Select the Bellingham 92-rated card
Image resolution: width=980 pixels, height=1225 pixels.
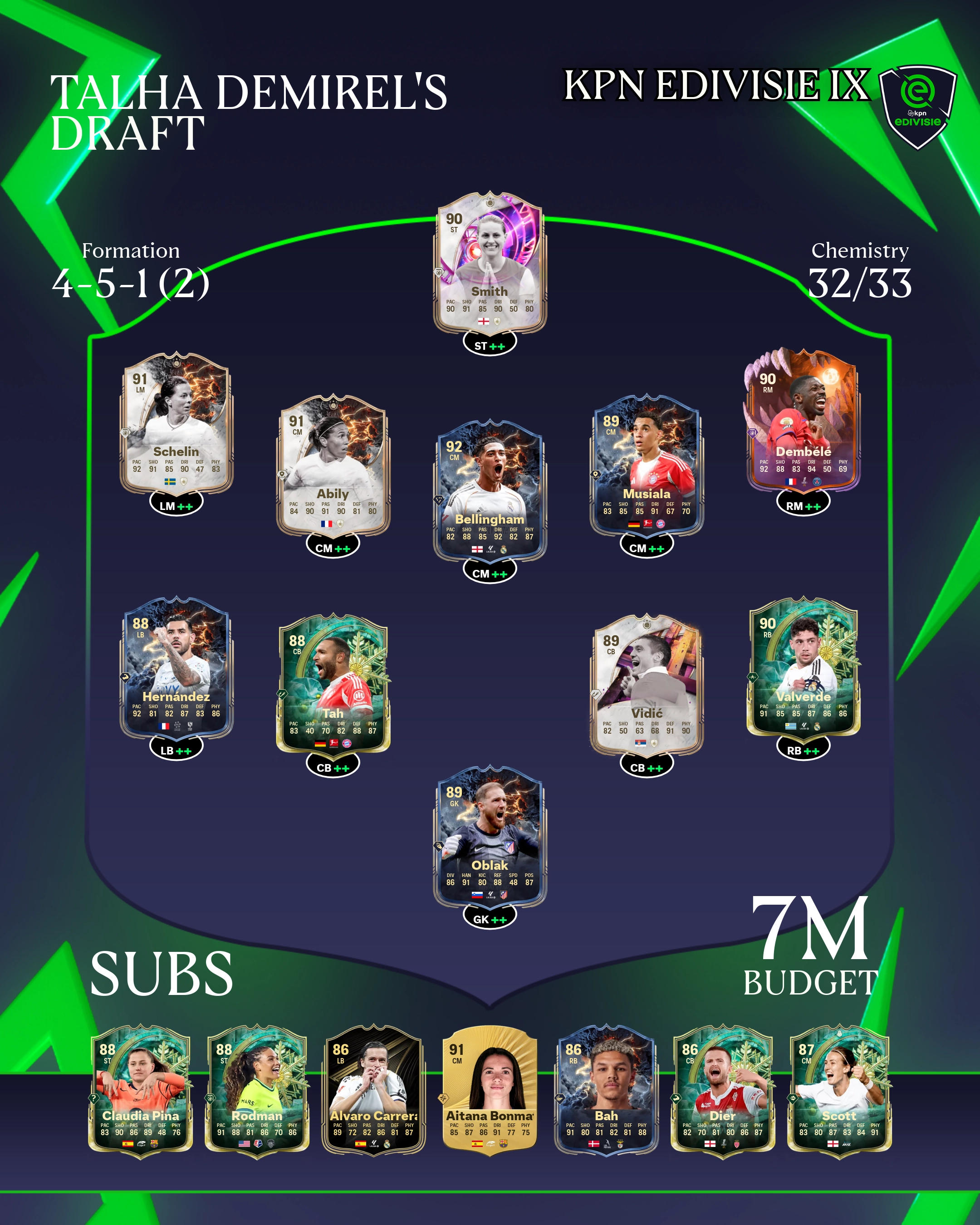pos(490,490)
